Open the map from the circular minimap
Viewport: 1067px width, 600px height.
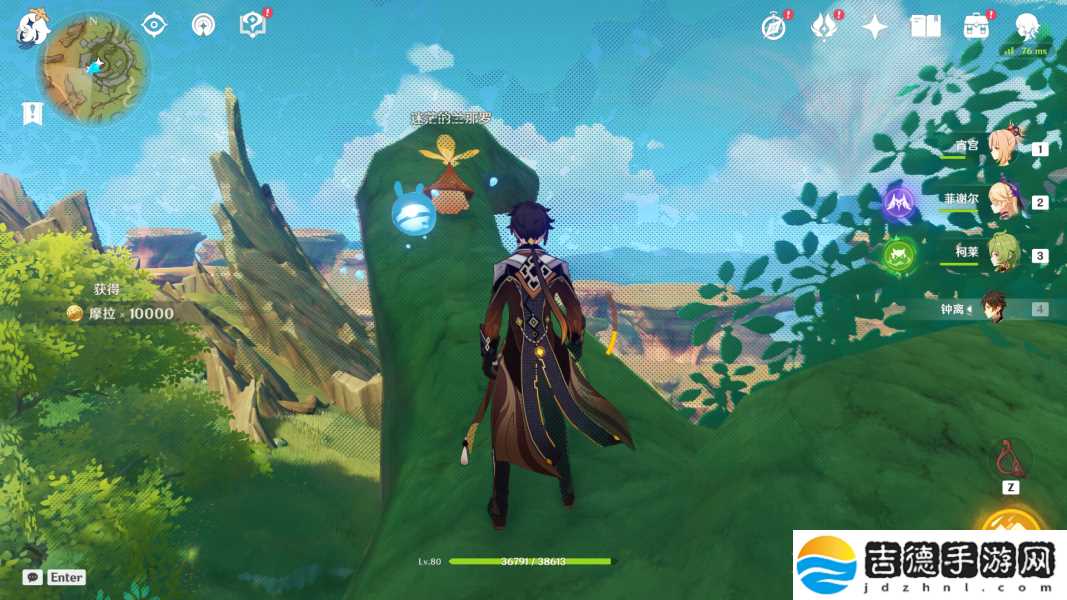[93, 66]
